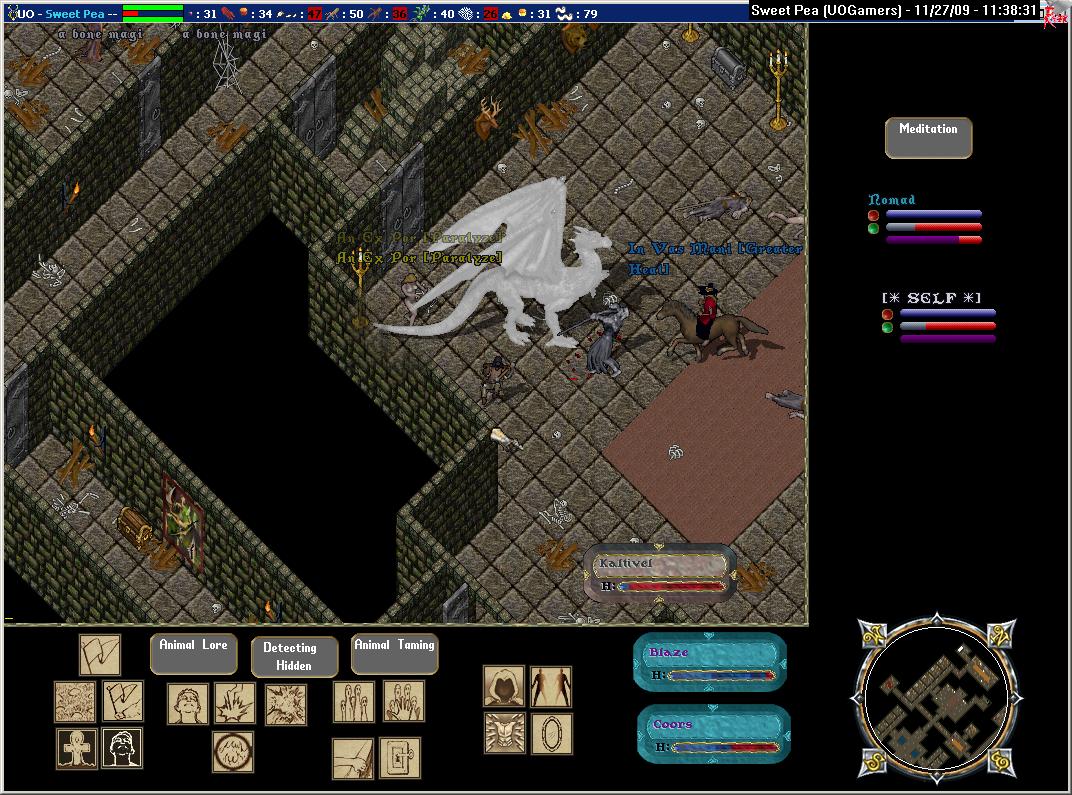Cast the key and lock spell icon
The width and height of the screenshot is (1072, 795).
400,758
